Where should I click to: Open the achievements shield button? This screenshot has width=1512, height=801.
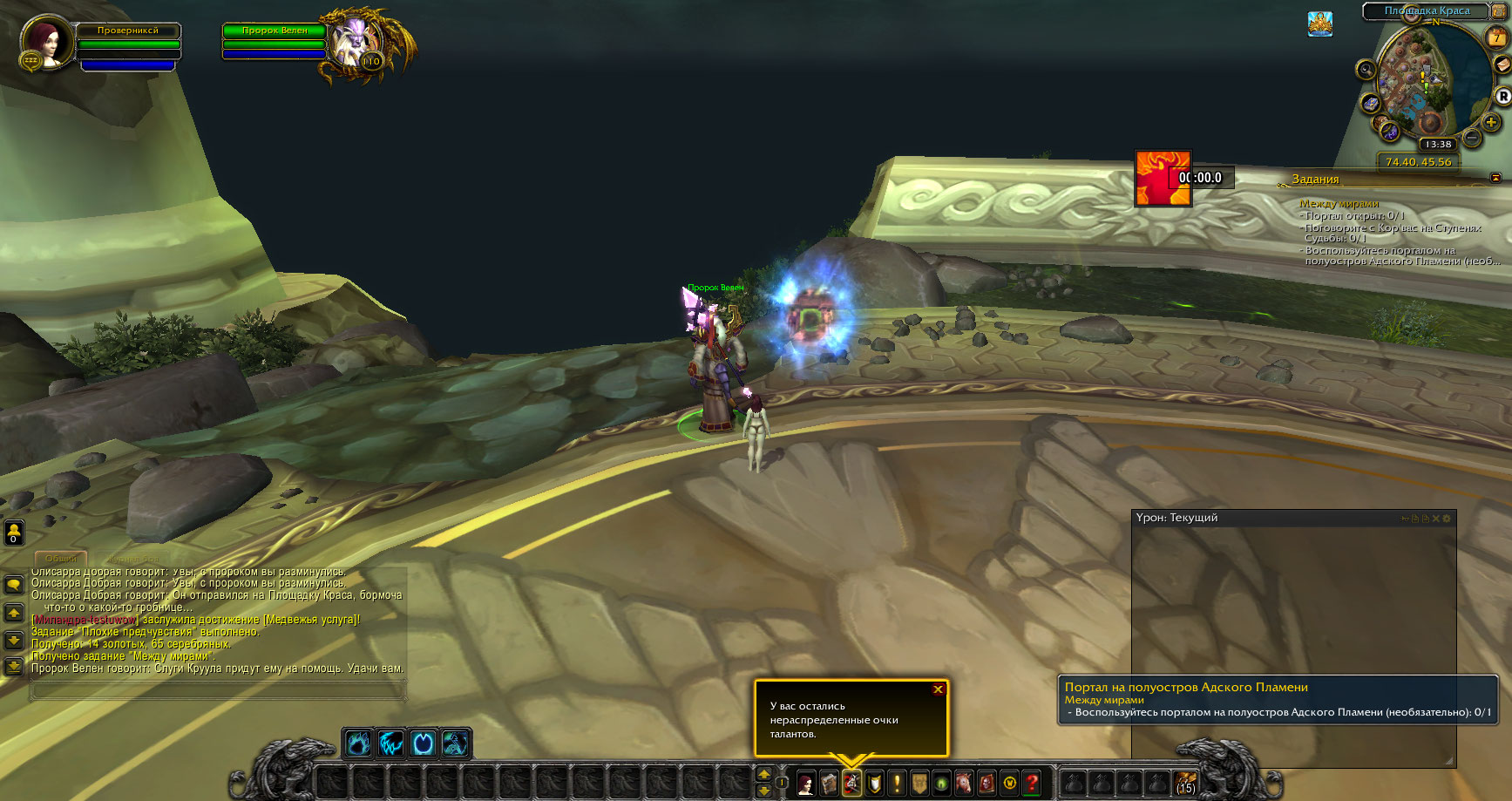pos(874,784)
